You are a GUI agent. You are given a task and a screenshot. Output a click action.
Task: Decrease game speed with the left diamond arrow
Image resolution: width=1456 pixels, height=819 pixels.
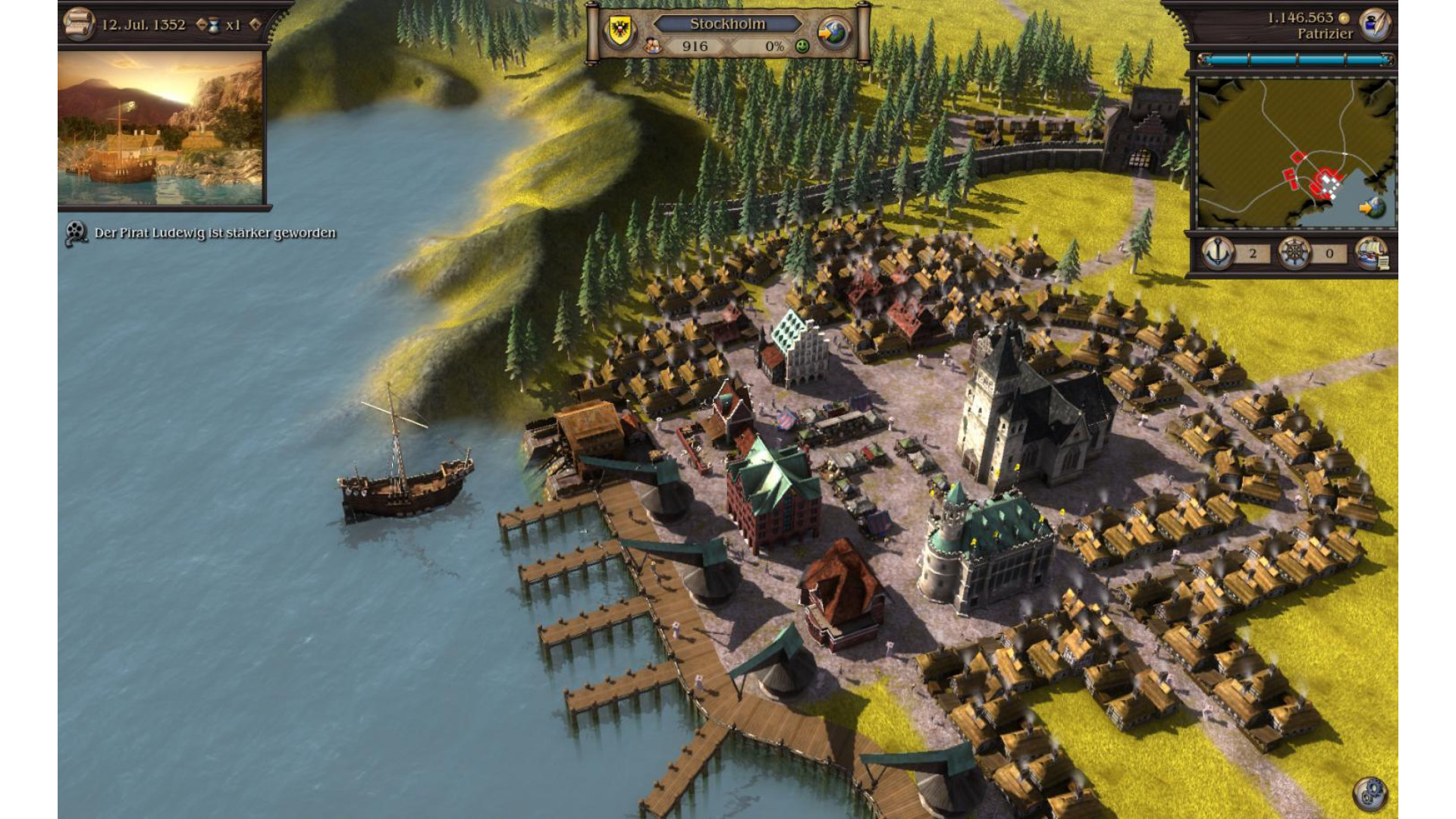click(202, 24)
